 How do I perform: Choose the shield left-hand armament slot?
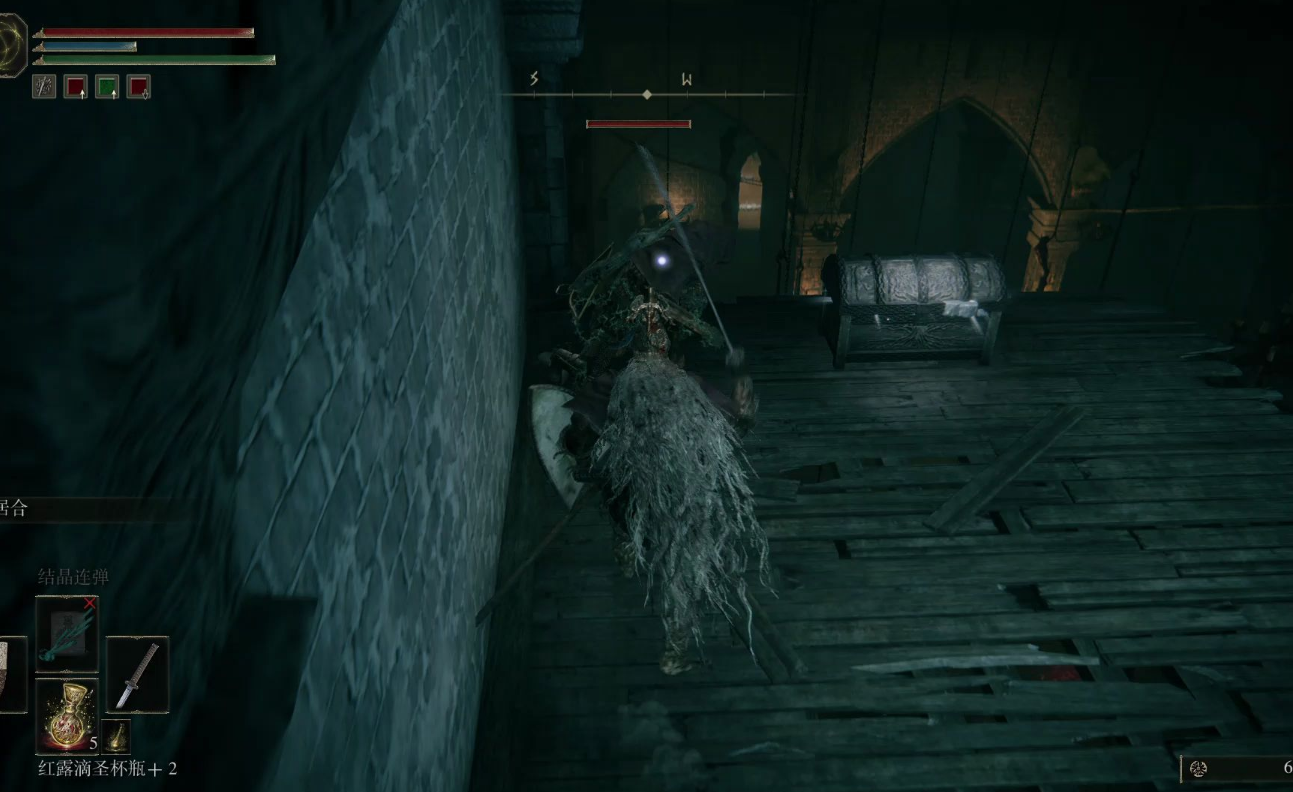pos(12,675)
